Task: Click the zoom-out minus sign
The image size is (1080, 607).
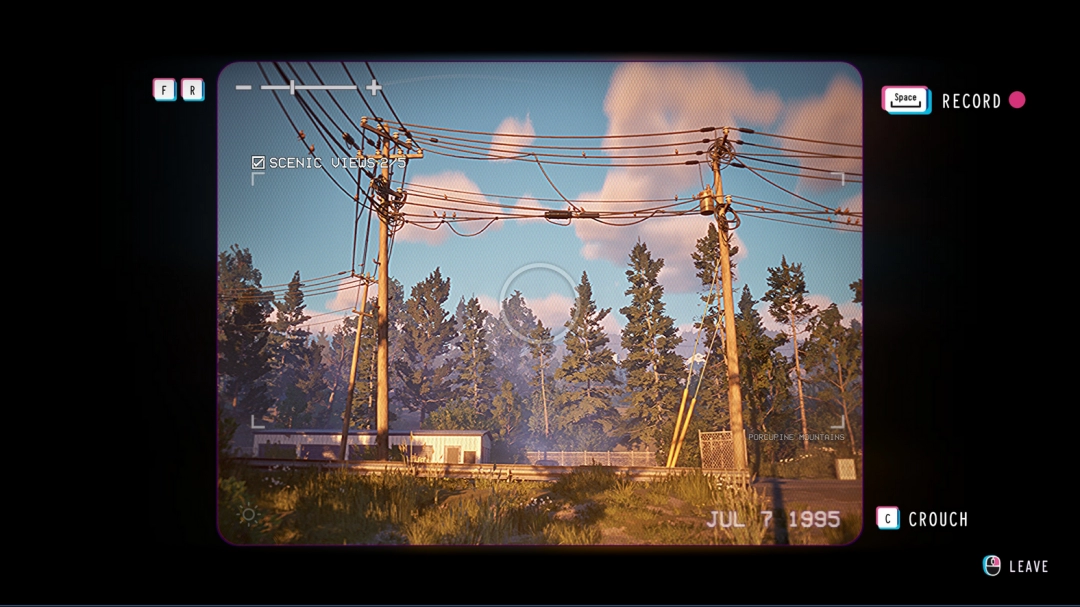Action: click(x=243, y=88)
